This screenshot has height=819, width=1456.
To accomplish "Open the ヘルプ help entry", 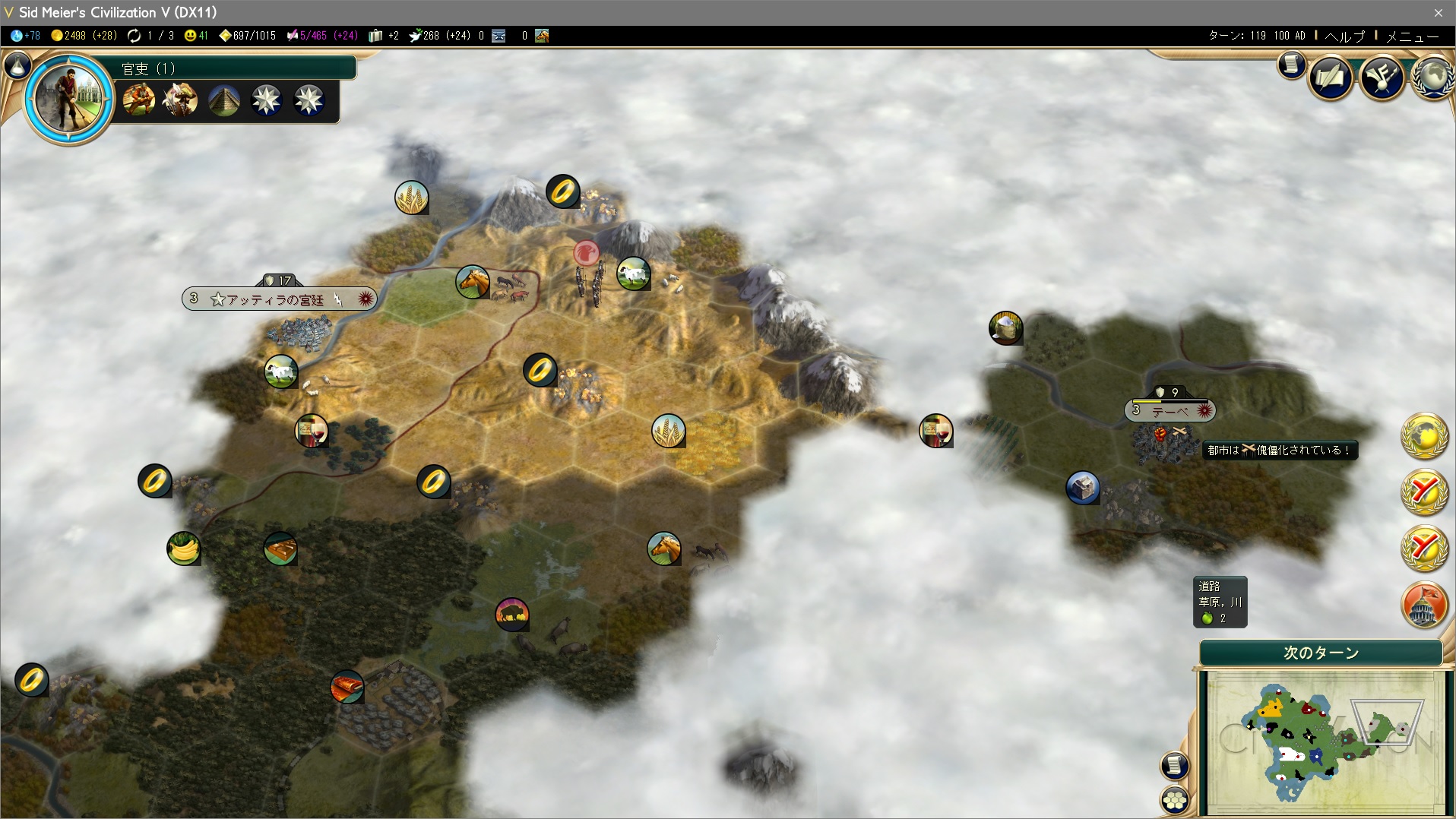I will click(1344, 36).
